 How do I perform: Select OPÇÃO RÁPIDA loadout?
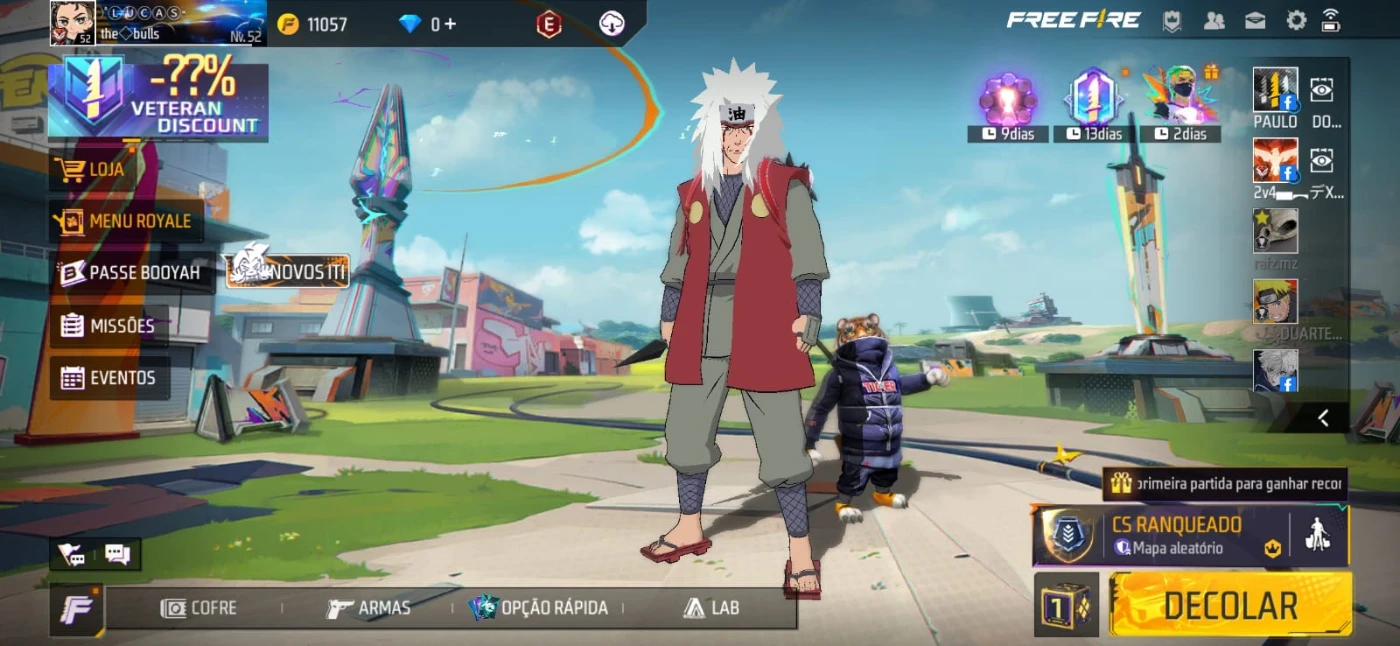(540, 608)
